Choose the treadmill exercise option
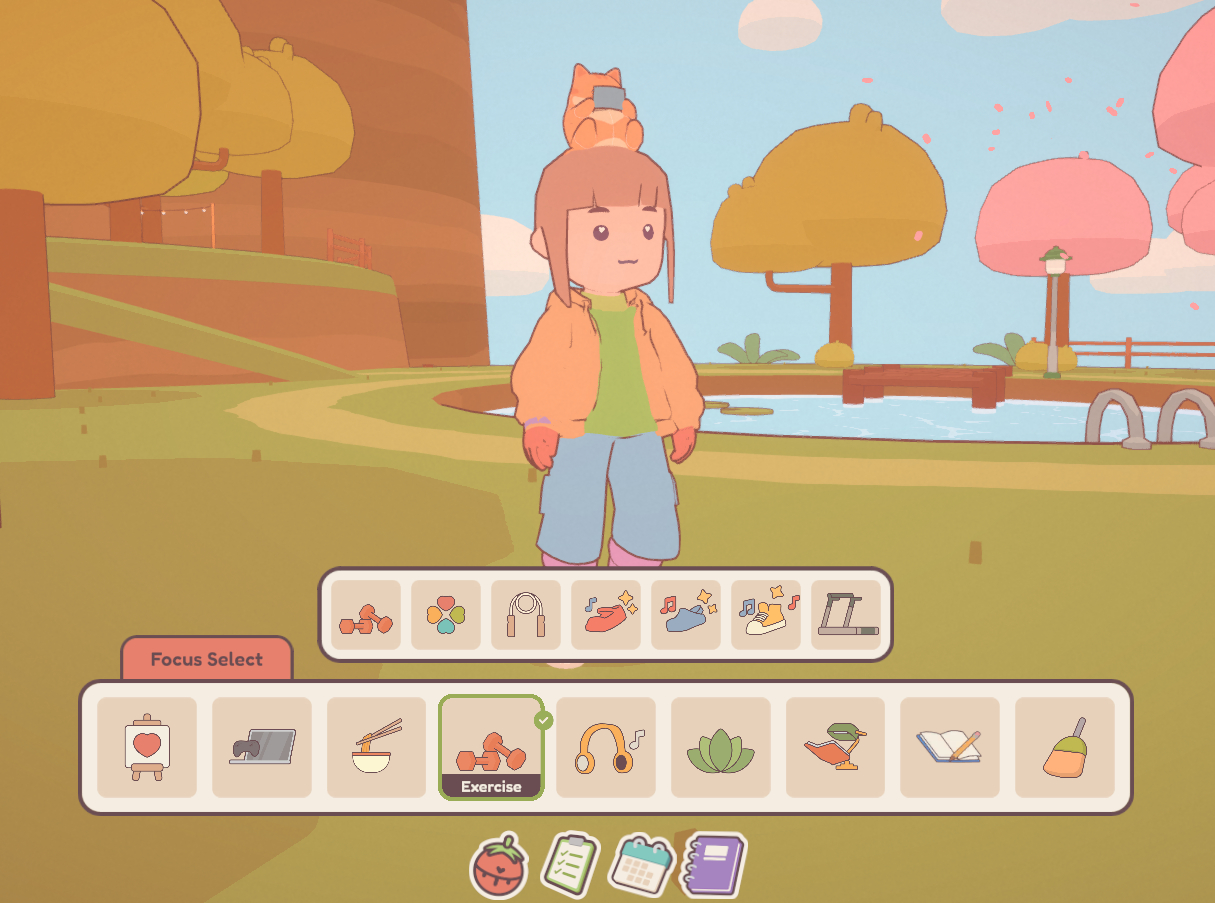Viewport: 1215px width, 903px height. 846,615
